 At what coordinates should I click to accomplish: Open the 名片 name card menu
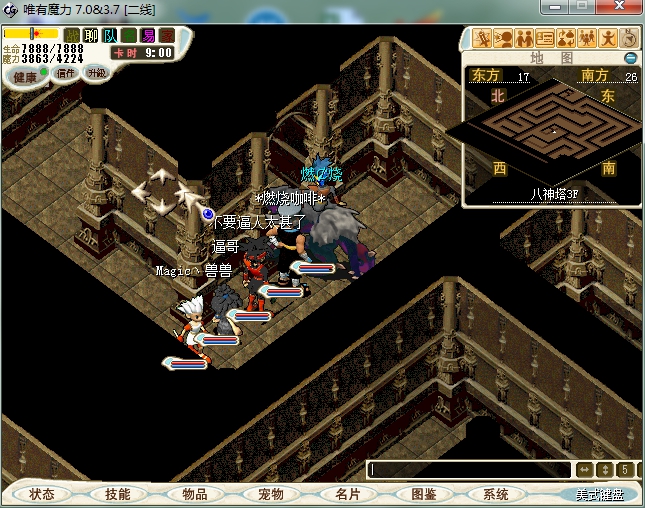(x=347, y=494)
